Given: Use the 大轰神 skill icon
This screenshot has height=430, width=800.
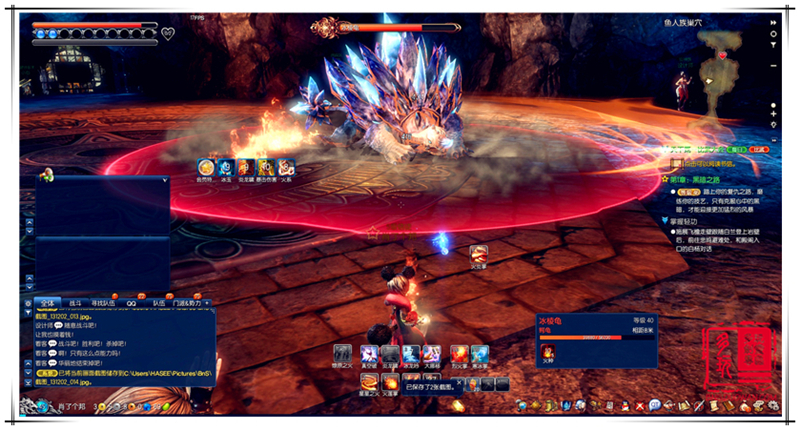Looking at the screenshot, I should click(431, 354).
